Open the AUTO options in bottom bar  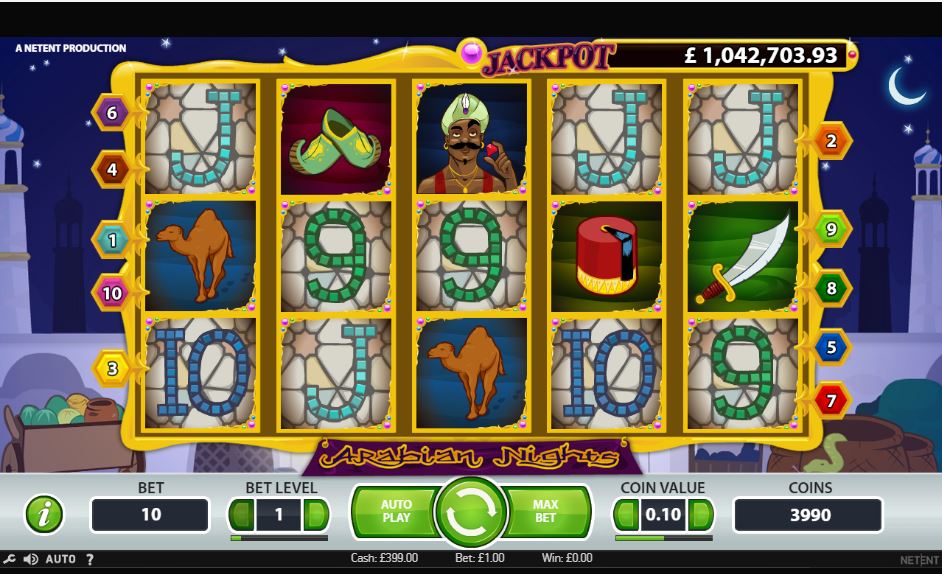[x=61, y=559]
